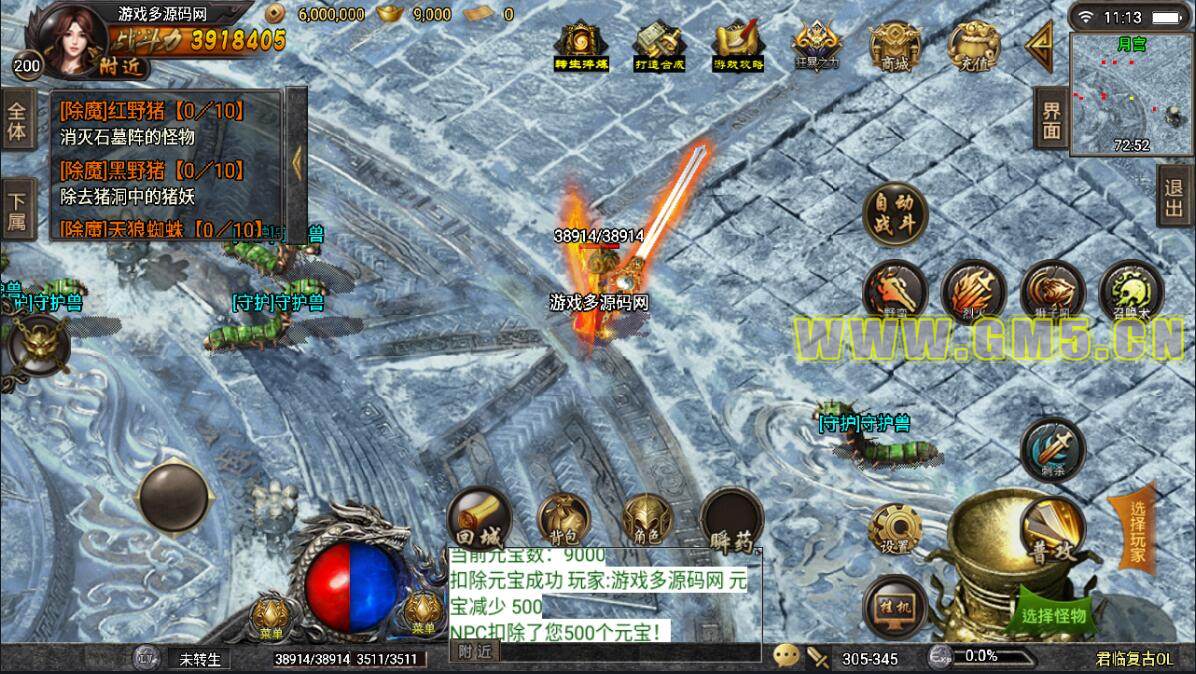The image size is (1196, 674).
Task: Activate the 烈火 flame sword skill
Action: click(973, 292)
